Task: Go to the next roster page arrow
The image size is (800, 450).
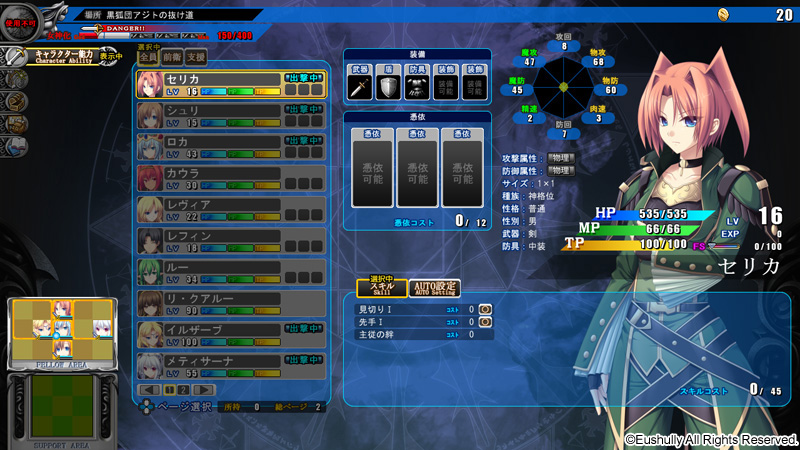Action: click(x=203, y=389)
